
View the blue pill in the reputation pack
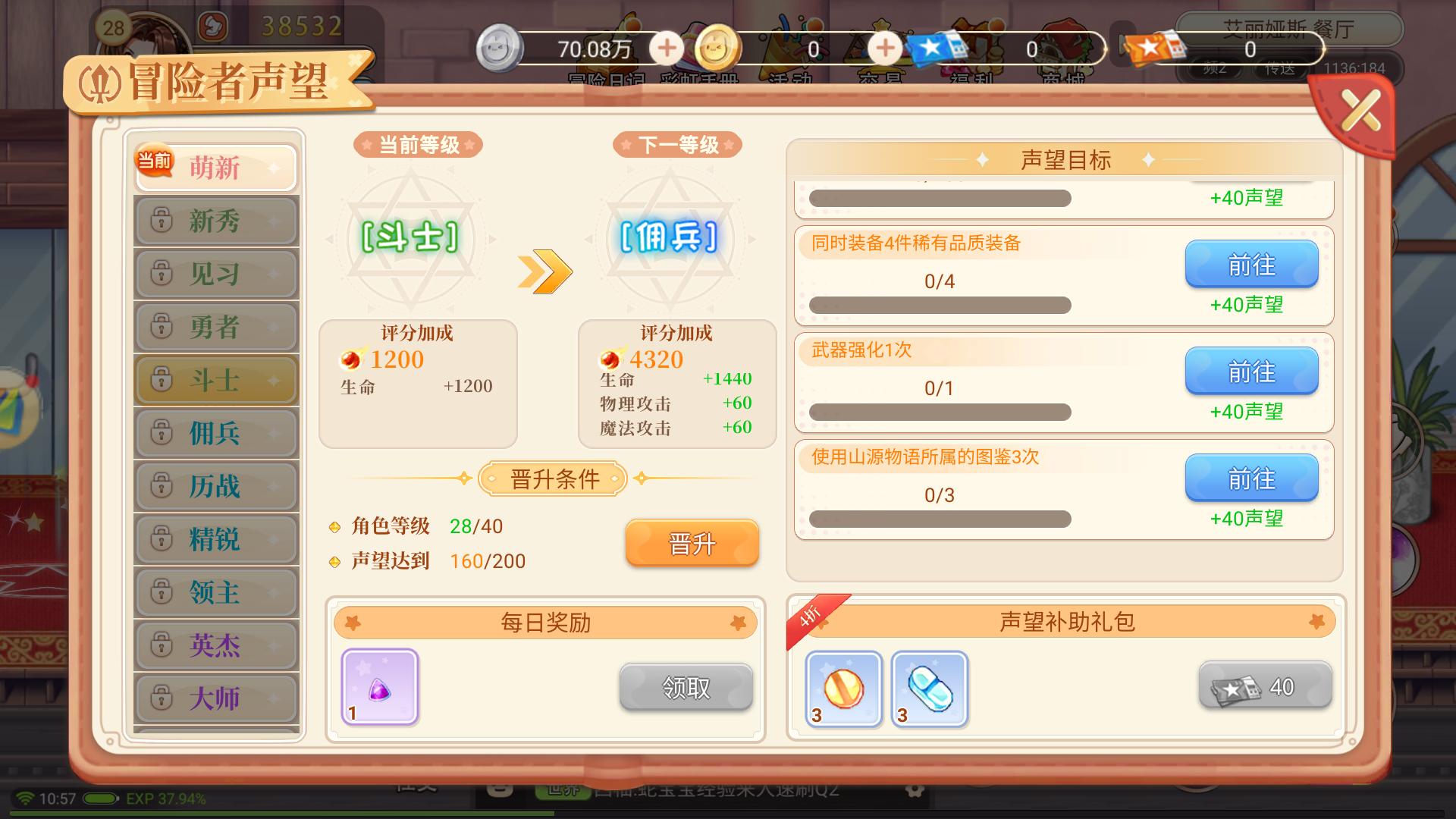930,686
